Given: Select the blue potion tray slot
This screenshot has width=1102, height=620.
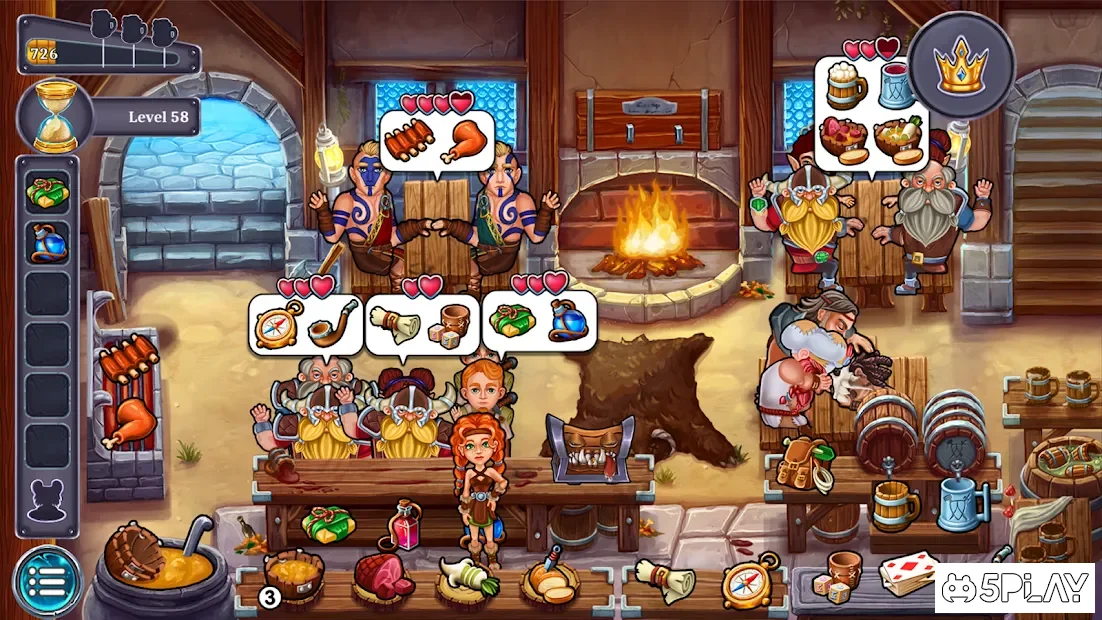Looking at the screenshot, I should click(47, 243).
